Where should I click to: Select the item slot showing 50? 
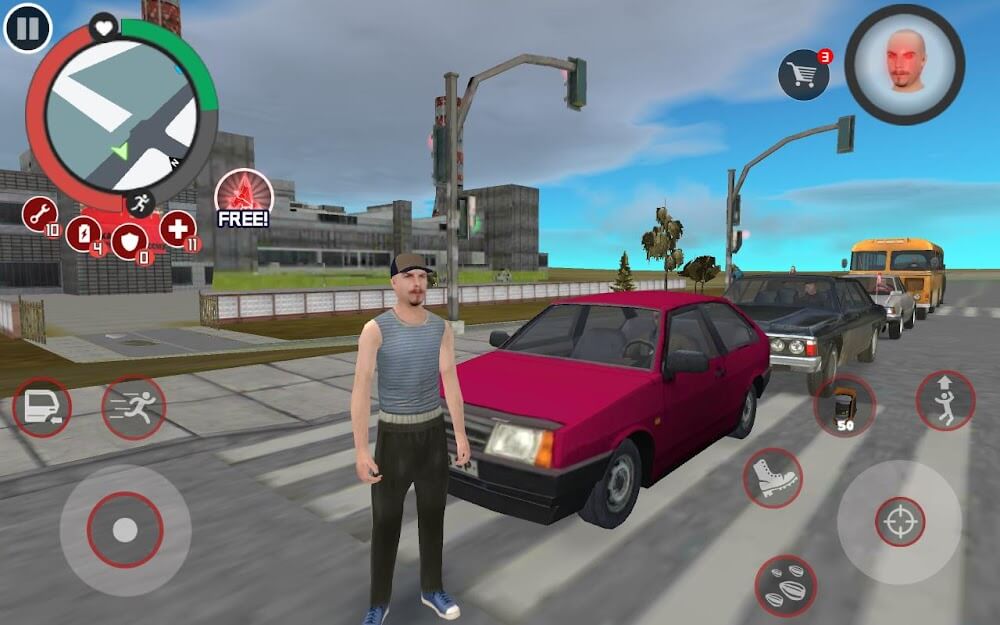[845, 405]
